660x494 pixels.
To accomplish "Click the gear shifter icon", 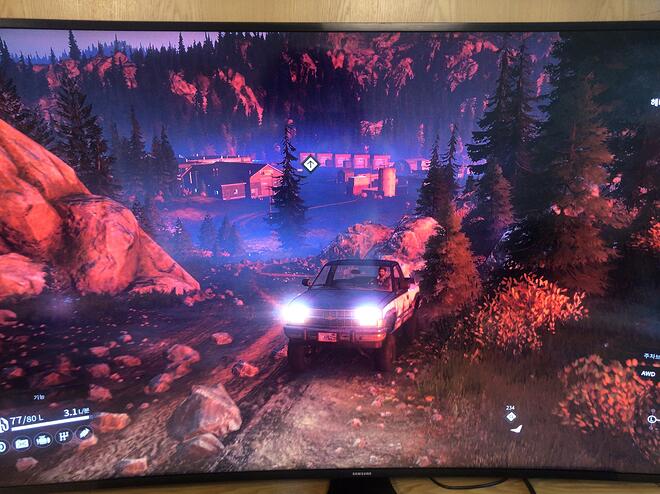I will click(x=64, y=437).
